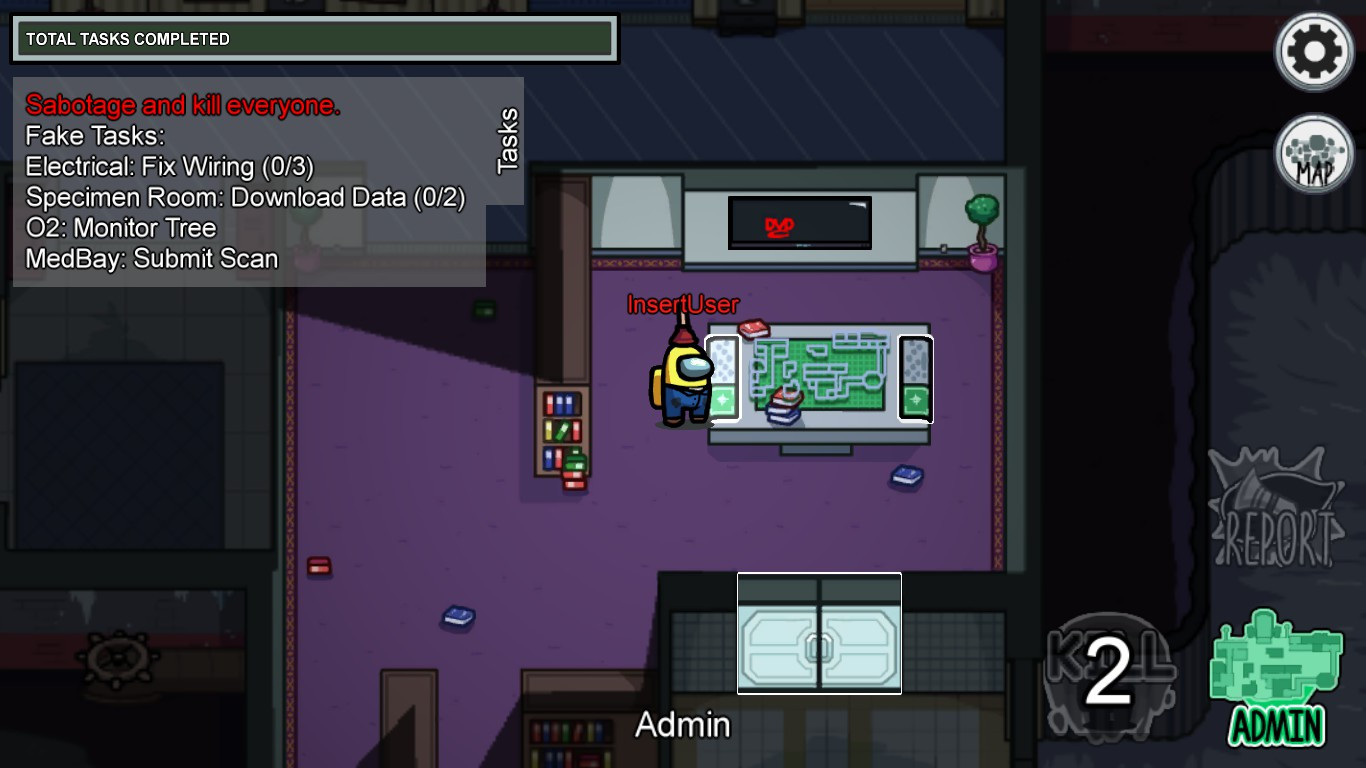Click the TOTAL TASKS COMPLETED progress bar
The image size is (1366, 768).
click(x=315, y=38)
